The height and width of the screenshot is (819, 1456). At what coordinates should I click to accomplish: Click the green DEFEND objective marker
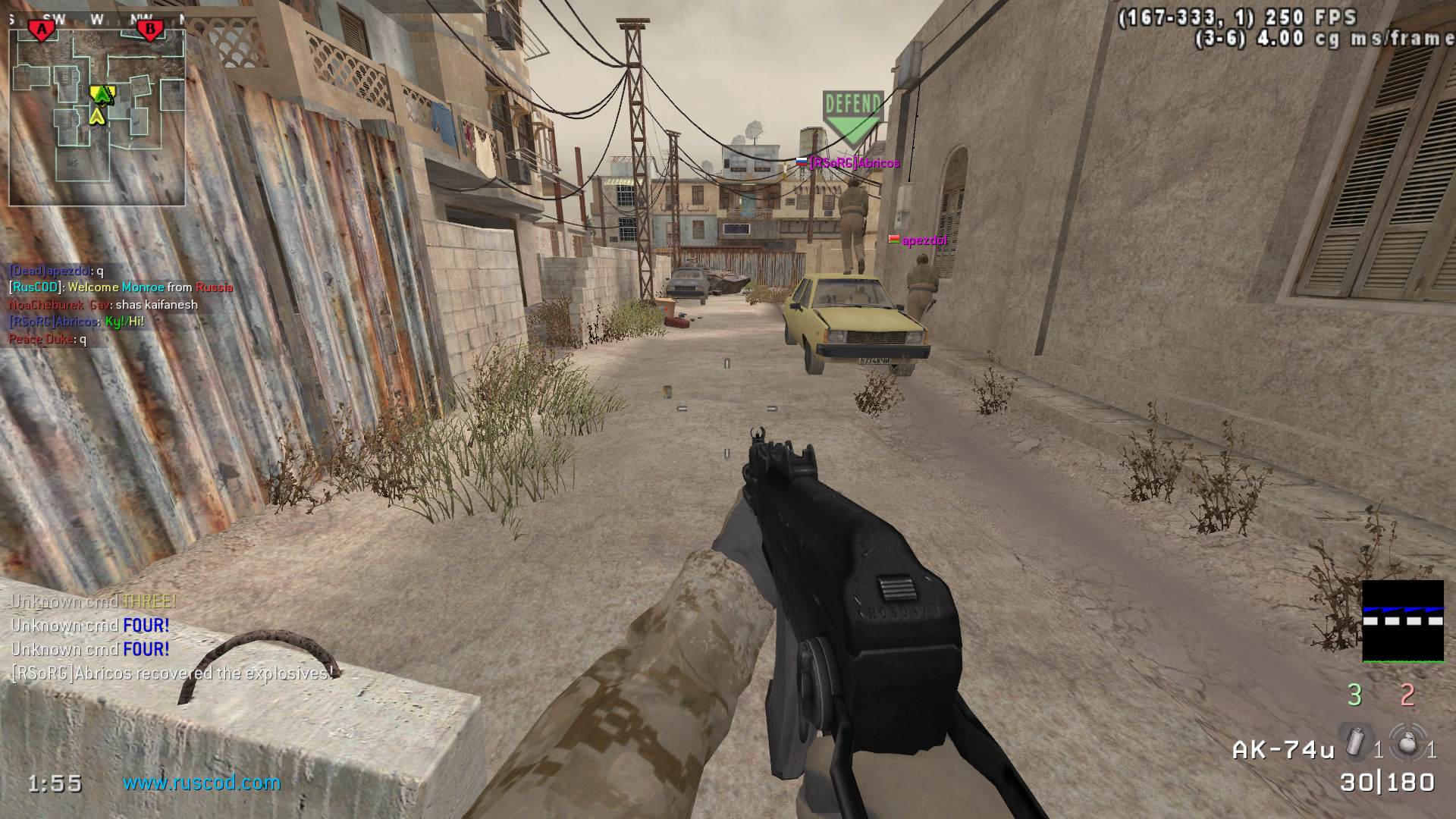point(853,115)
